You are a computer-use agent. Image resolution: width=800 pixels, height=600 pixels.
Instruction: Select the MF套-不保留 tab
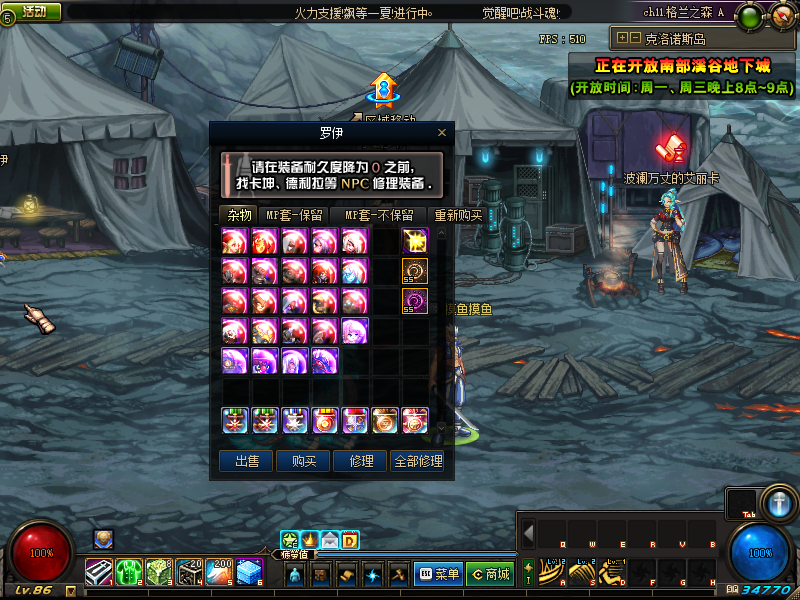click(x=379, y=215)
